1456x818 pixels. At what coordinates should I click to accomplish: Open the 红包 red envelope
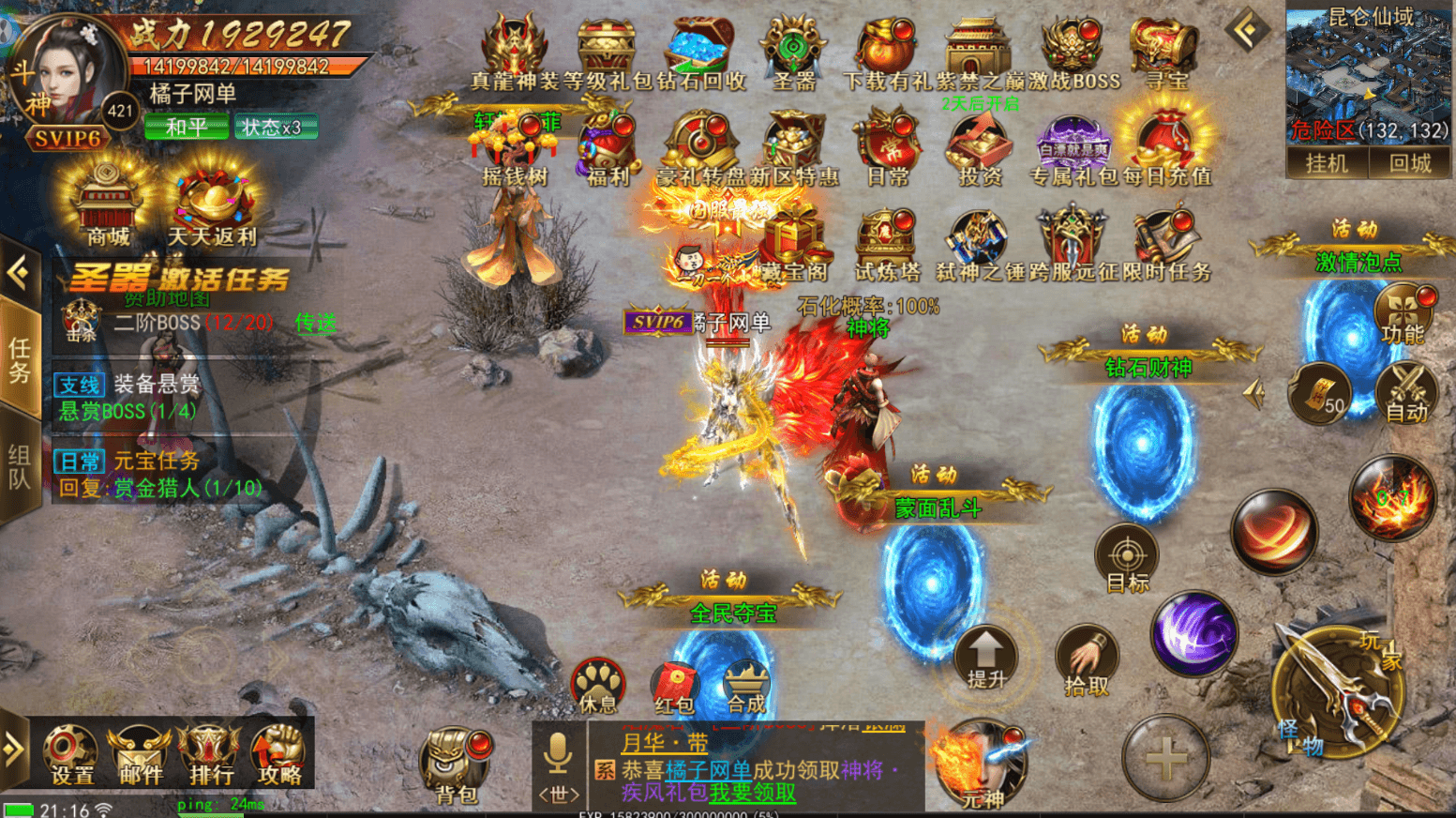[673, 688]
